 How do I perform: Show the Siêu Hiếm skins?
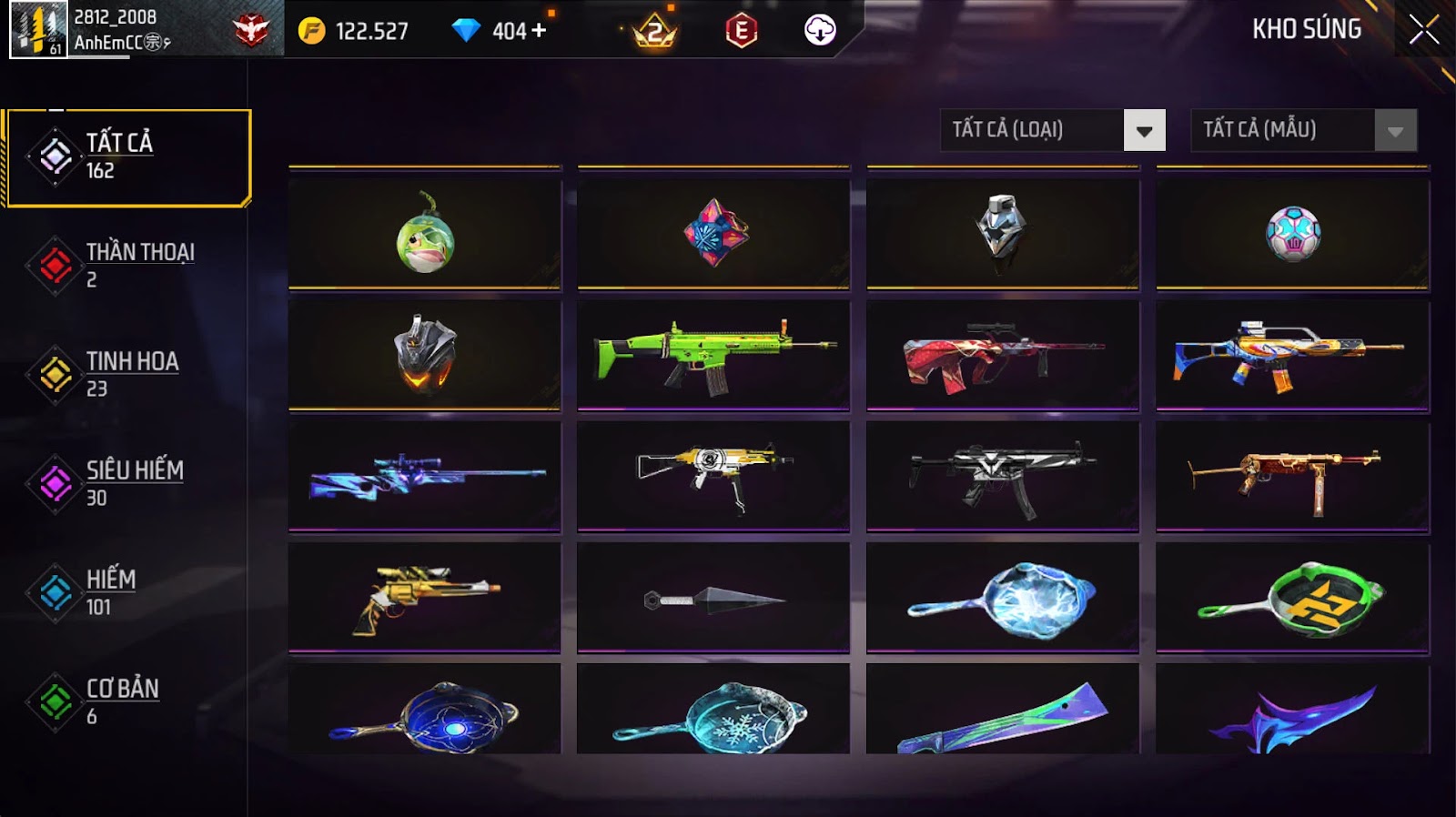point(127,484)
